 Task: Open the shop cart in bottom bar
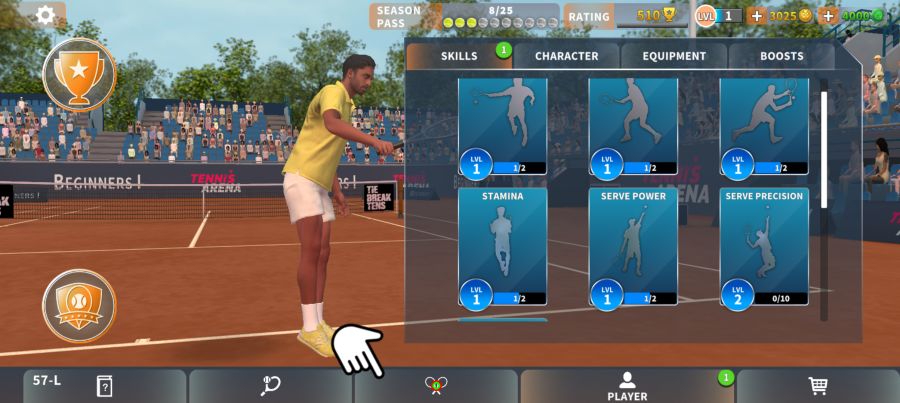click(x=817, y=386)
